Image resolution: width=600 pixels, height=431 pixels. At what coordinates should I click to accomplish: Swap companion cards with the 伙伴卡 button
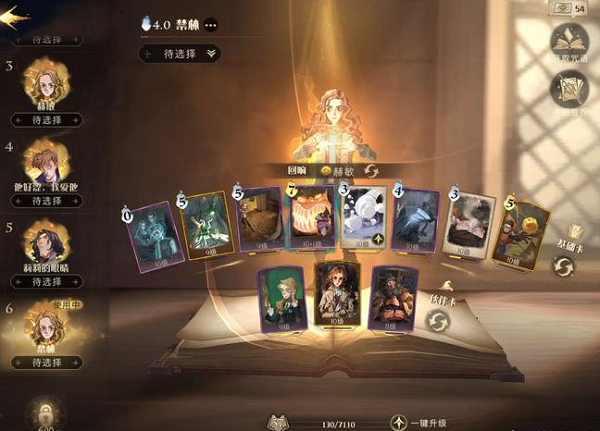438,320
